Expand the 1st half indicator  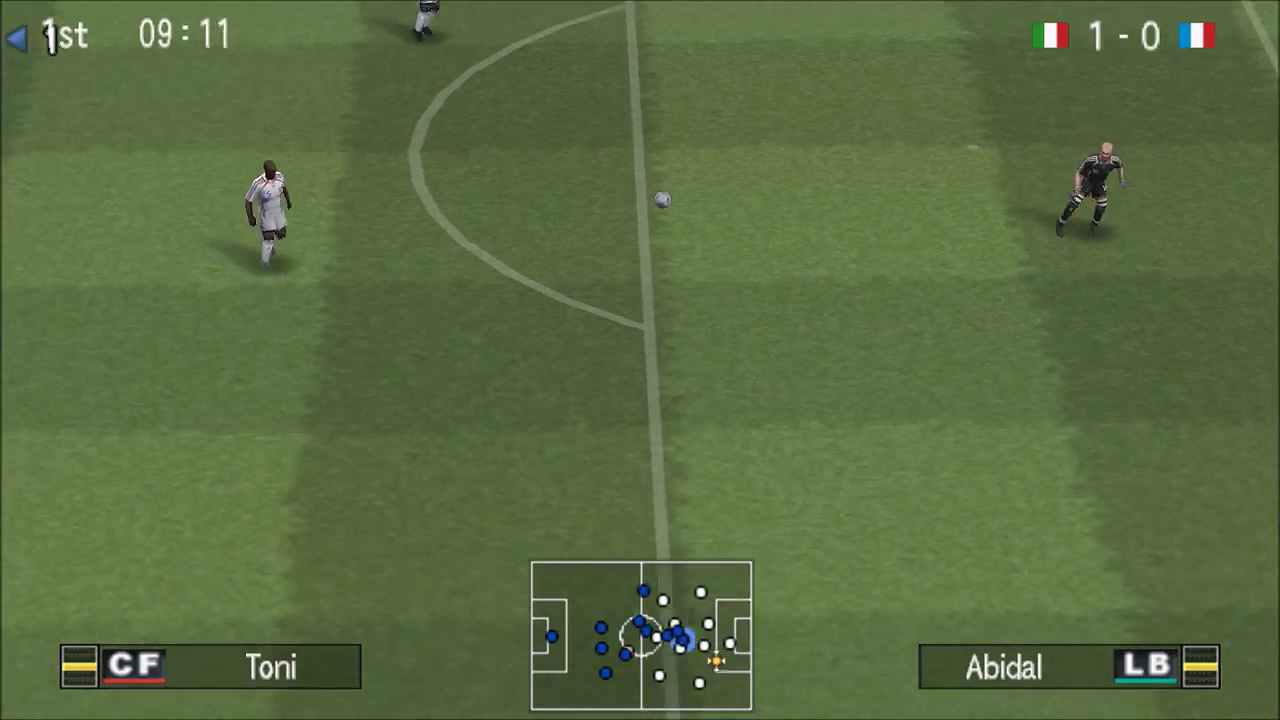point(64,36)
